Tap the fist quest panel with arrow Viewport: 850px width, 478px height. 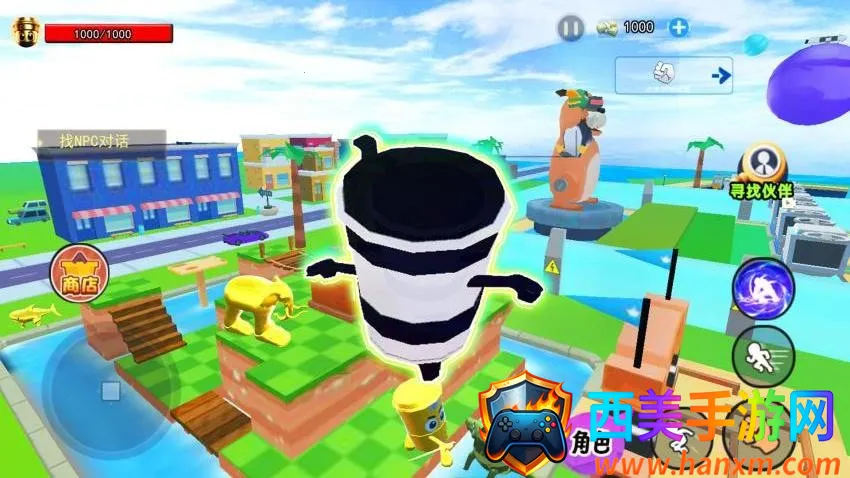[x=674, y=75]
